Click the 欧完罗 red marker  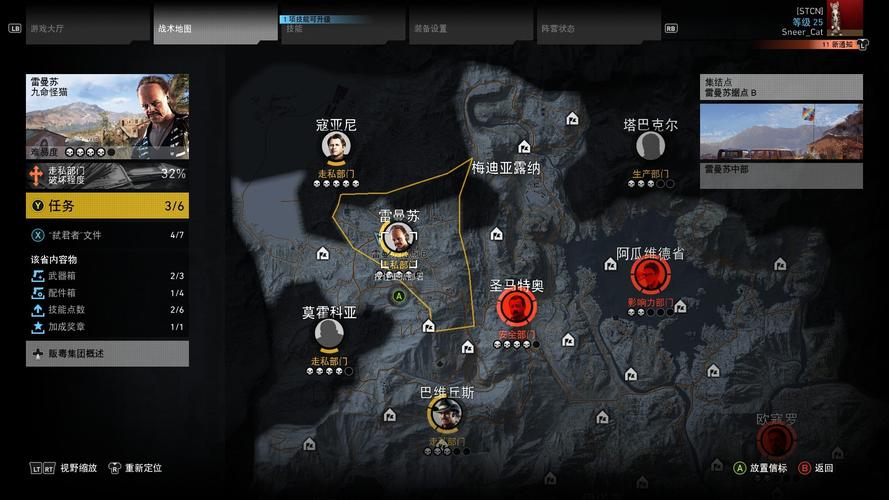click(774, 440)
